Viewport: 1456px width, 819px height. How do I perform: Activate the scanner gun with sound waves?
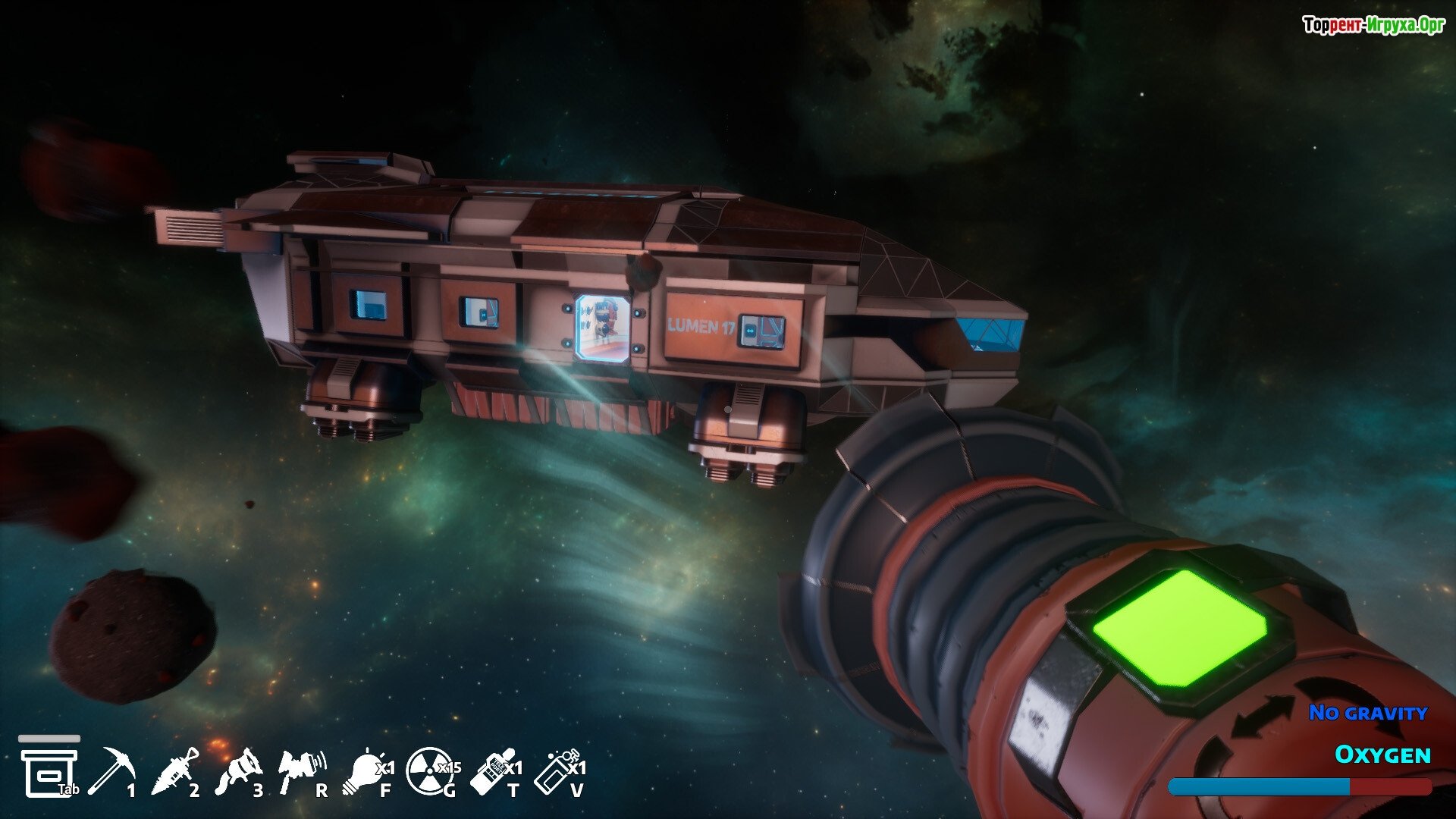click(301, 771)
